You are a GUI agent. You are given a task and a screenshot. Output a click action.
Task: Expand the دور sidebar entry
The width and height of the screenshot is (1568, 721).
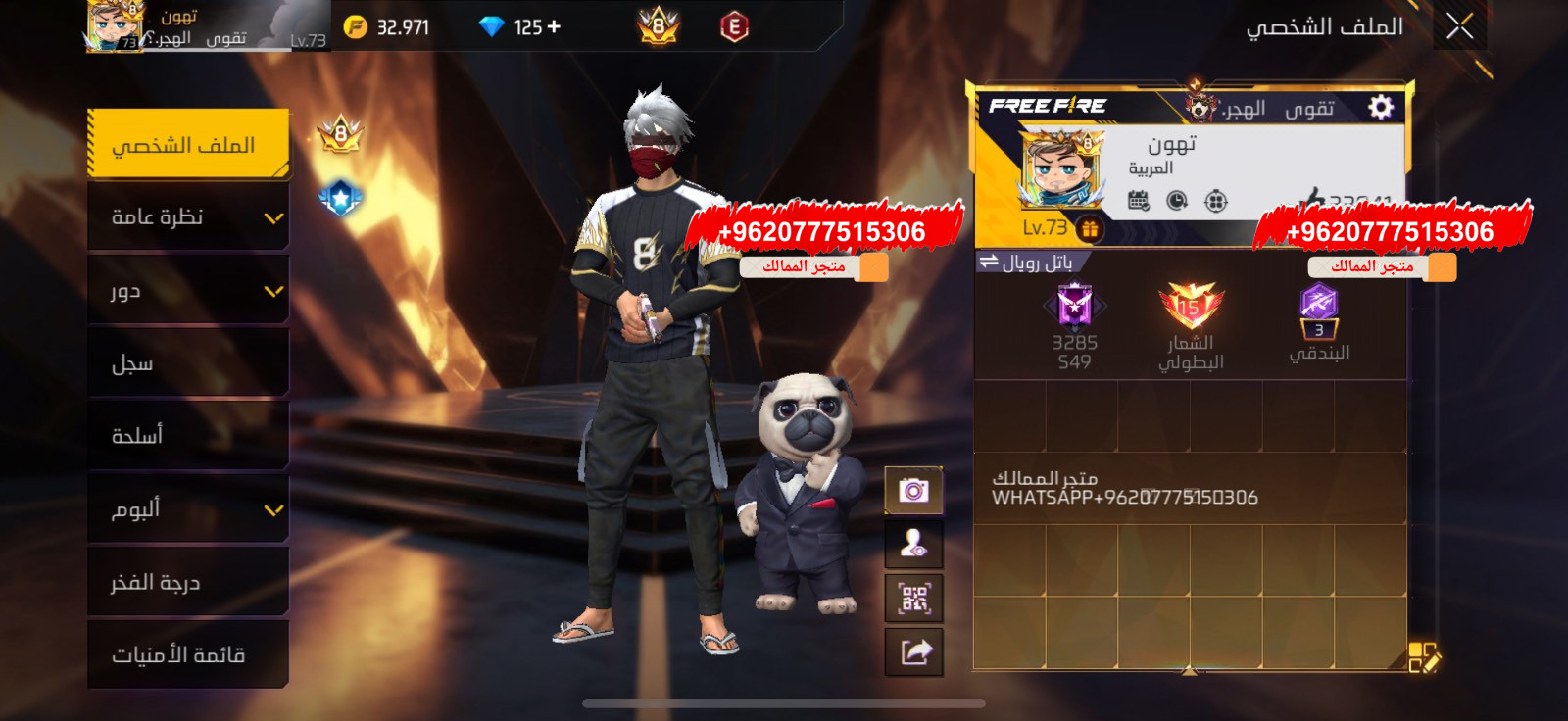click(188, 290)
